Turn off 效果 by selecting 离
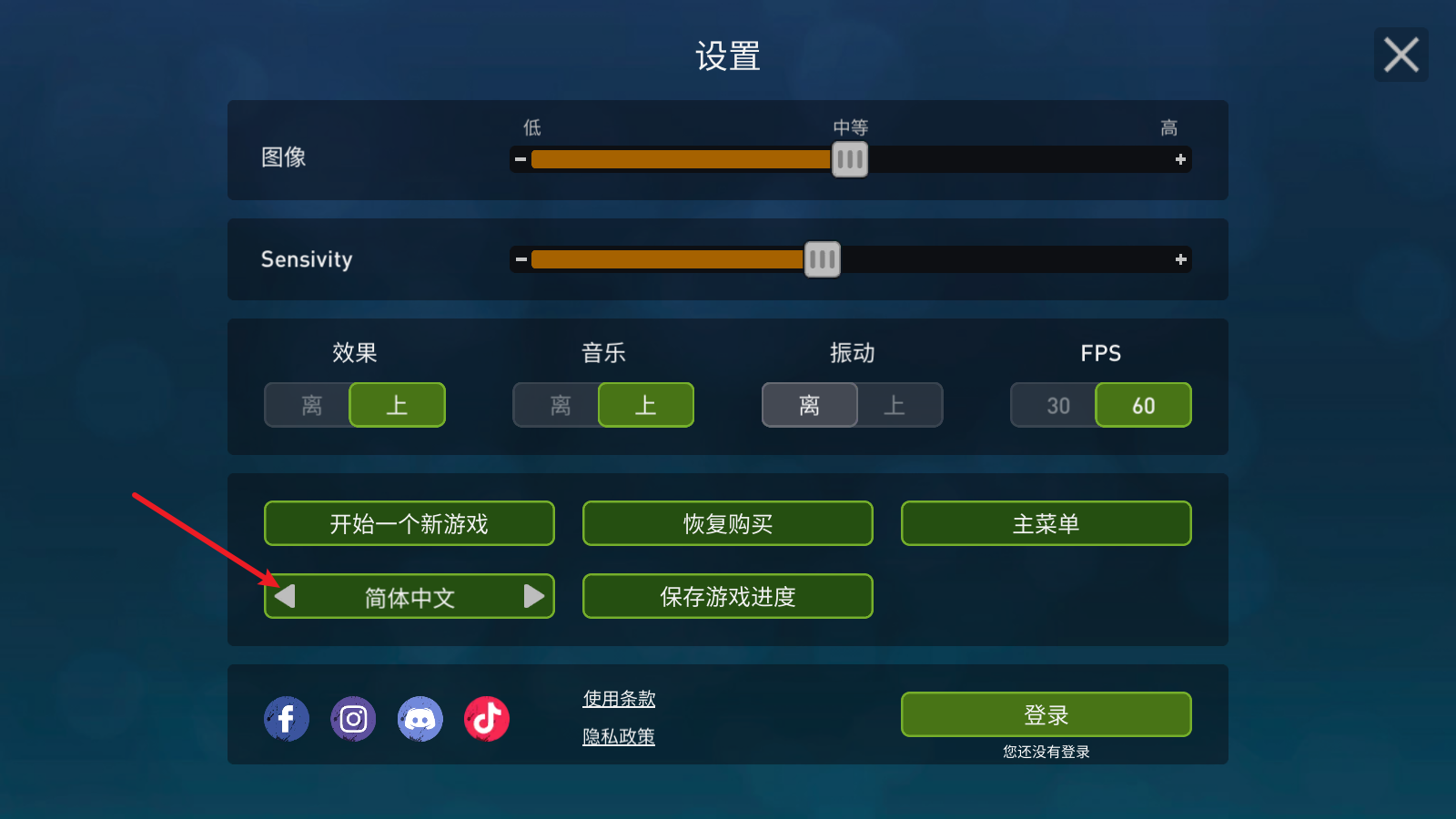Viewport: 1456px width, 819px height. pos(307,405)
